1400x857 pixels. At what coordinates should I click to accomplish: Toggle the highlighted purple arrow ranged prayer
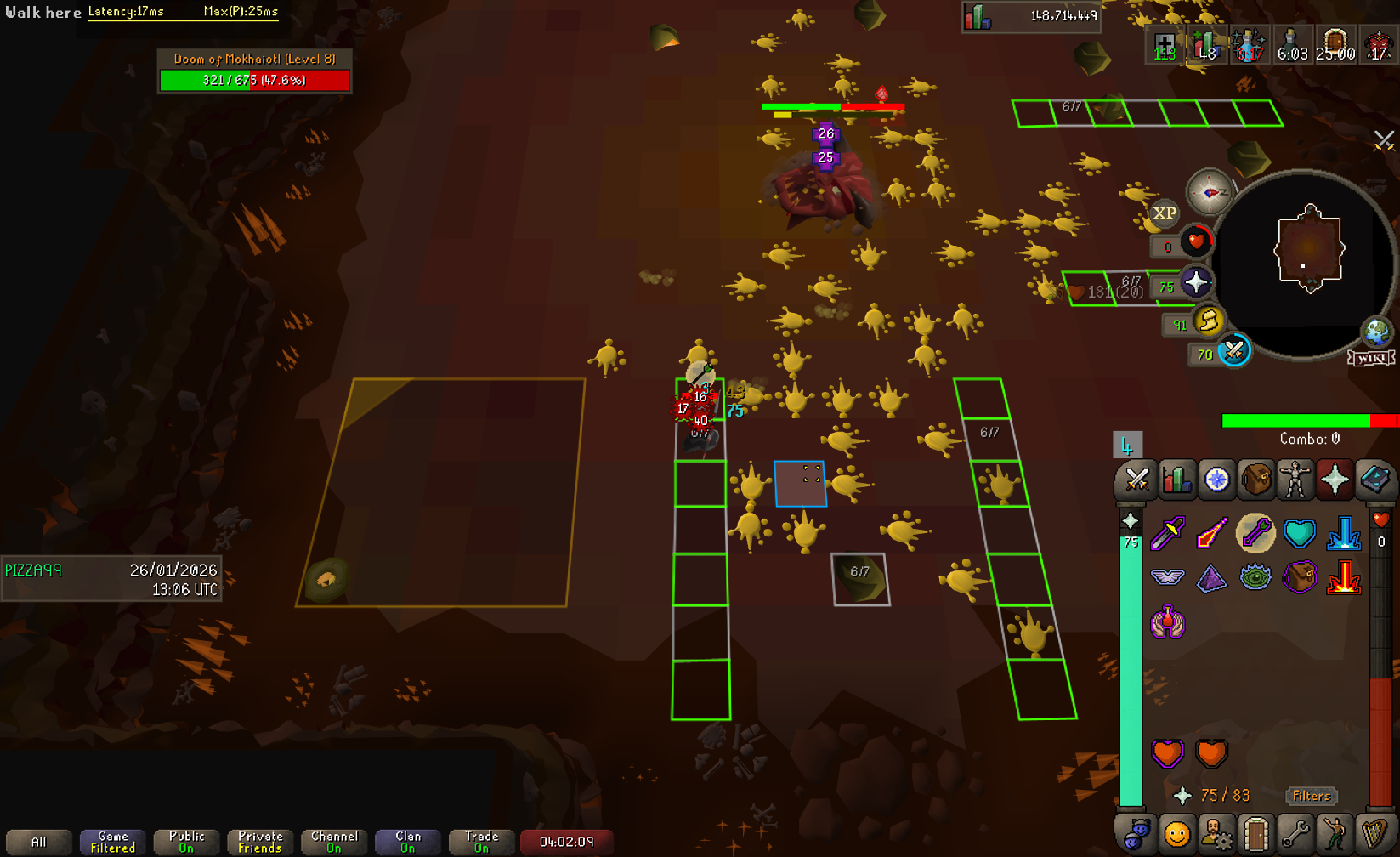click(x=1255, y=534)
